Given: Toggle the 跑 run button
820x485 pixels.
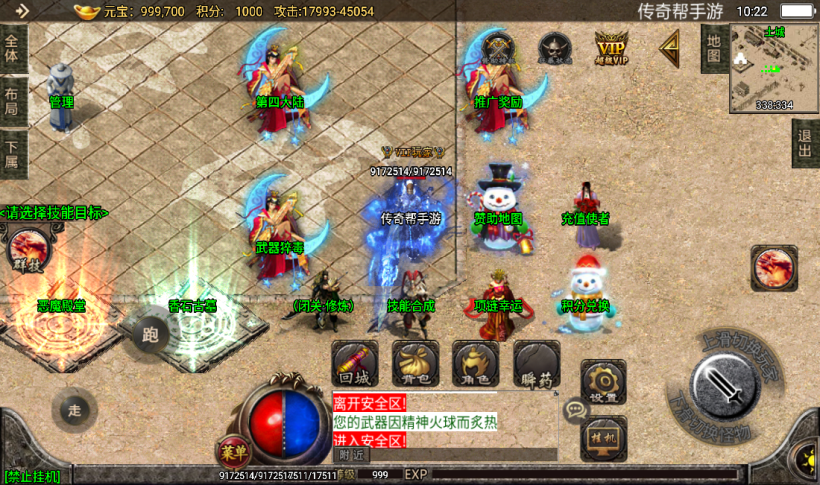Looking at the screenshot, I should coord(152,334).
